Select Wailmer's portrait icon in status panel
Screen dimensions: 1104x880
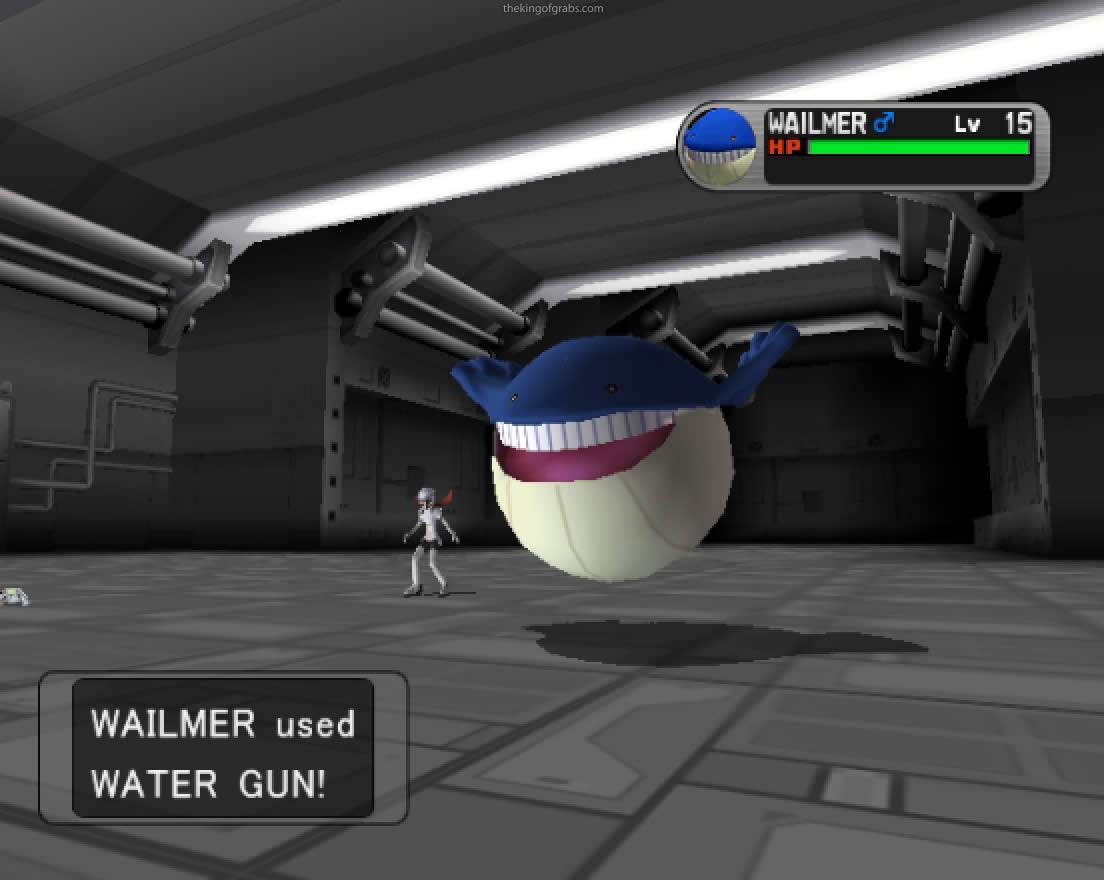coord(720,146)
